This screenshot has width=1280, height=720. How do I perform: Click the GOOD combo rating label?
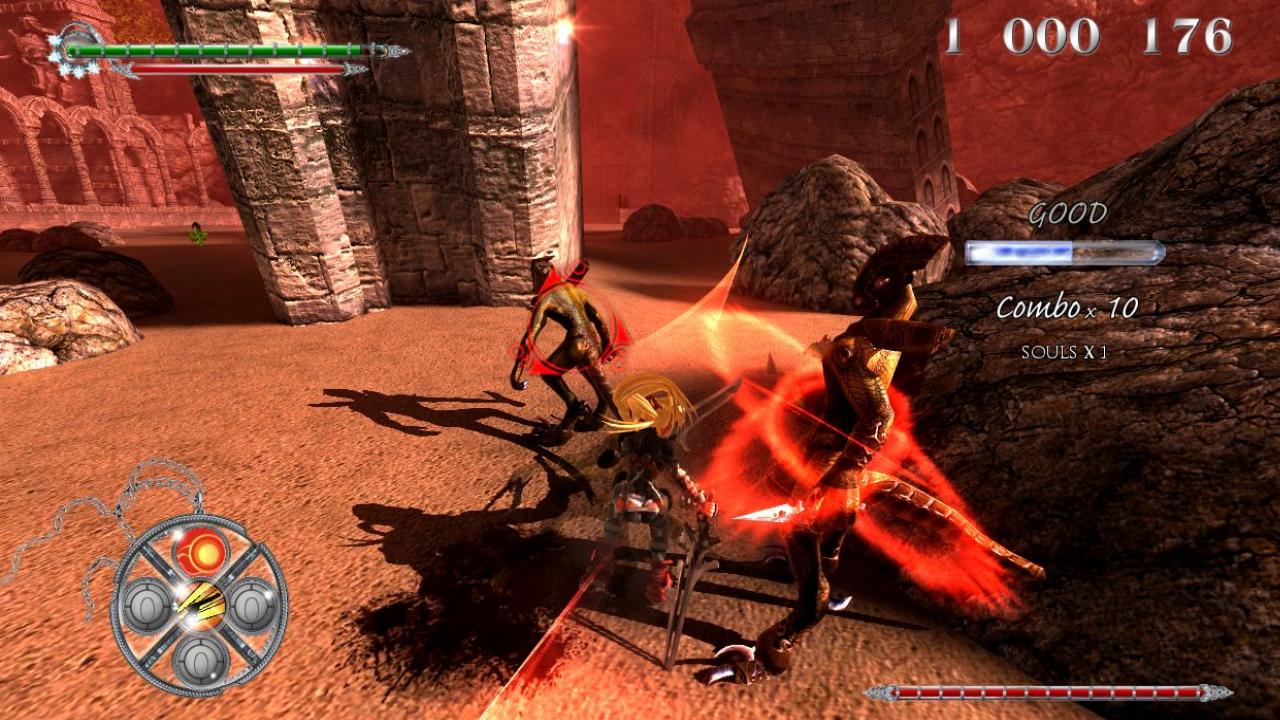coord(1067,213)
